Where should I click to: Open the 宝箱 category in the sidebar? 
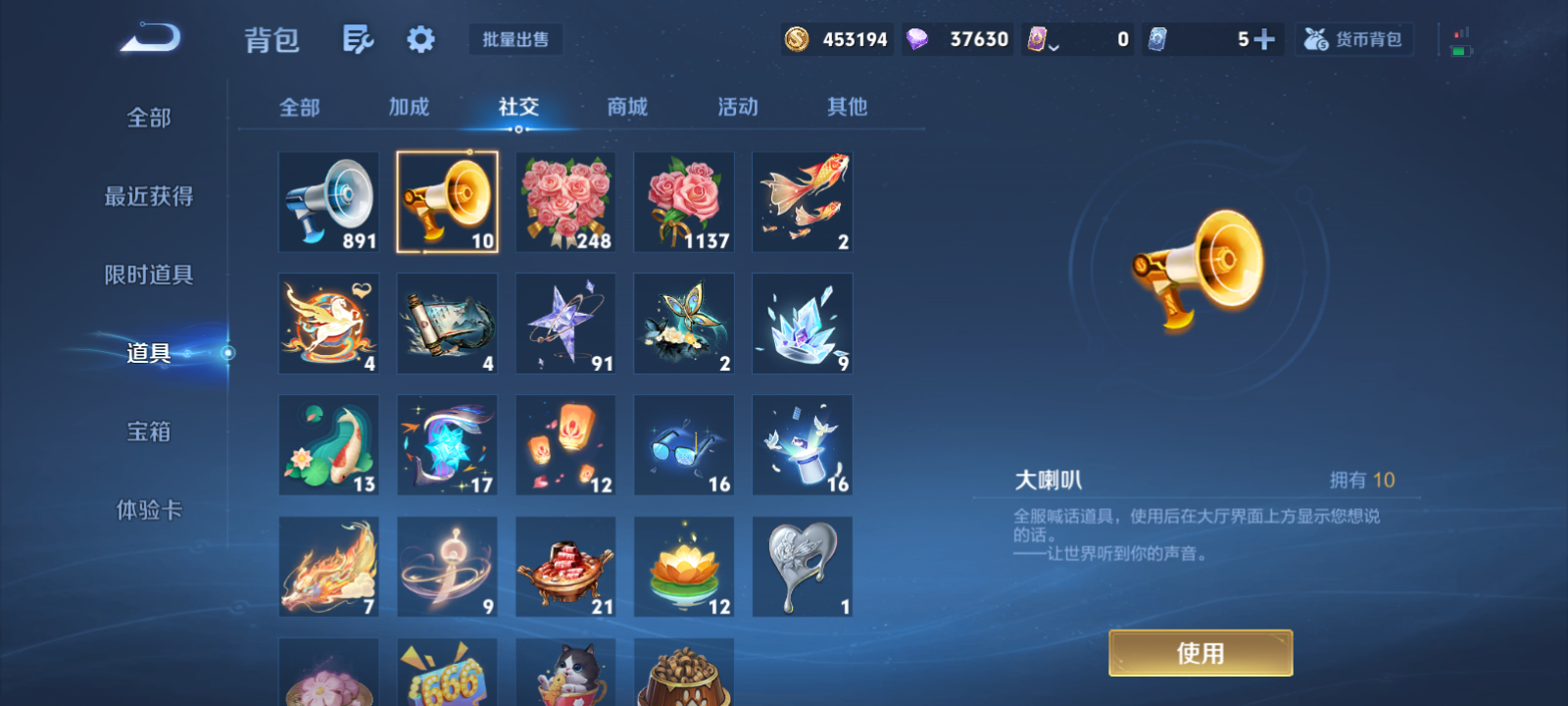point(147,431)
